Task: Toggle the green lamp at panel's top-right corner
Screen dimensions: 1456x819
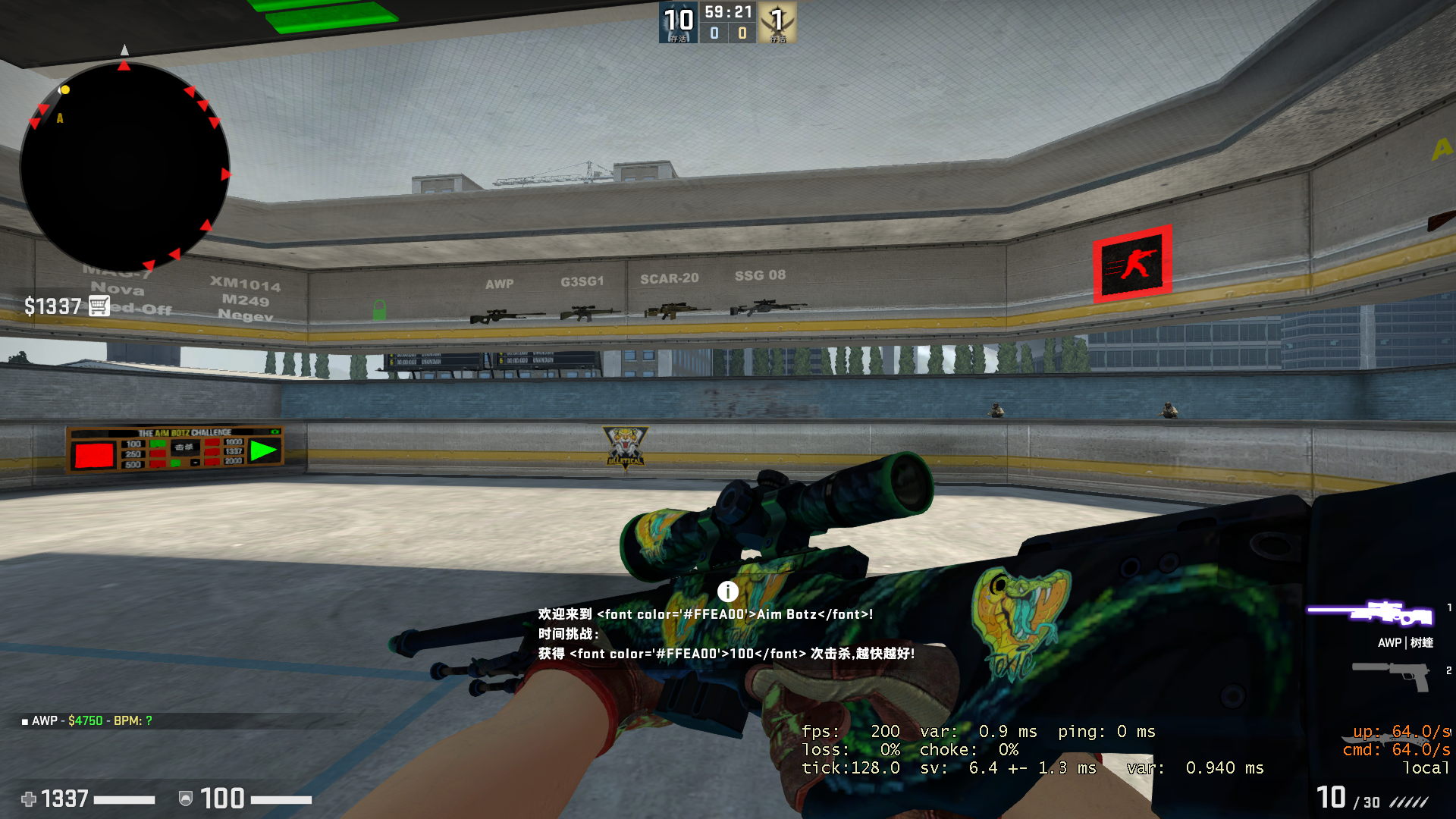Action: [275, 432]
